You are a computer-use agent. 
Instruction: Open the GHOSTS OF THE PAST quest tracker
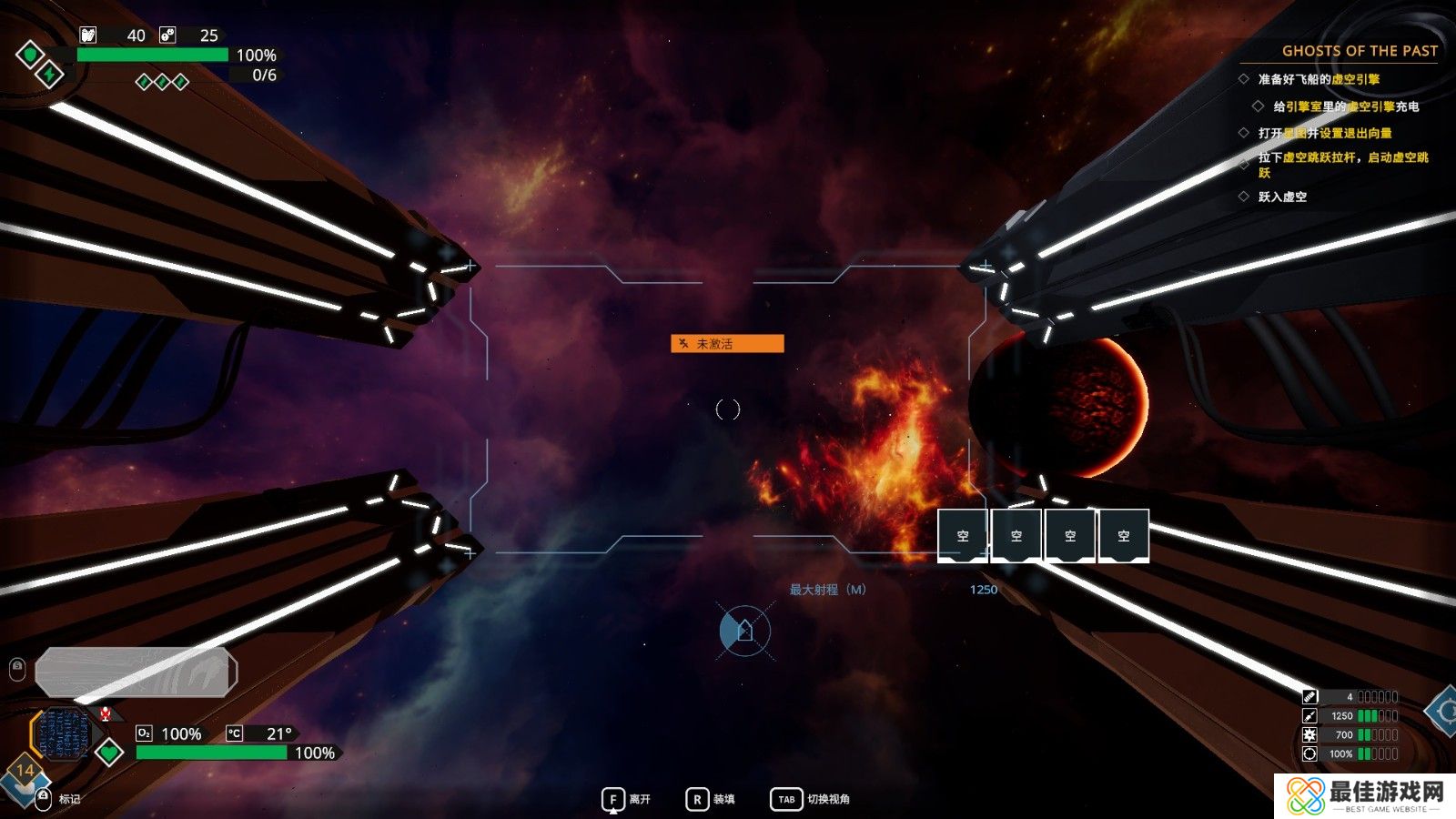pyautogui.click(x=1360, y=51)
